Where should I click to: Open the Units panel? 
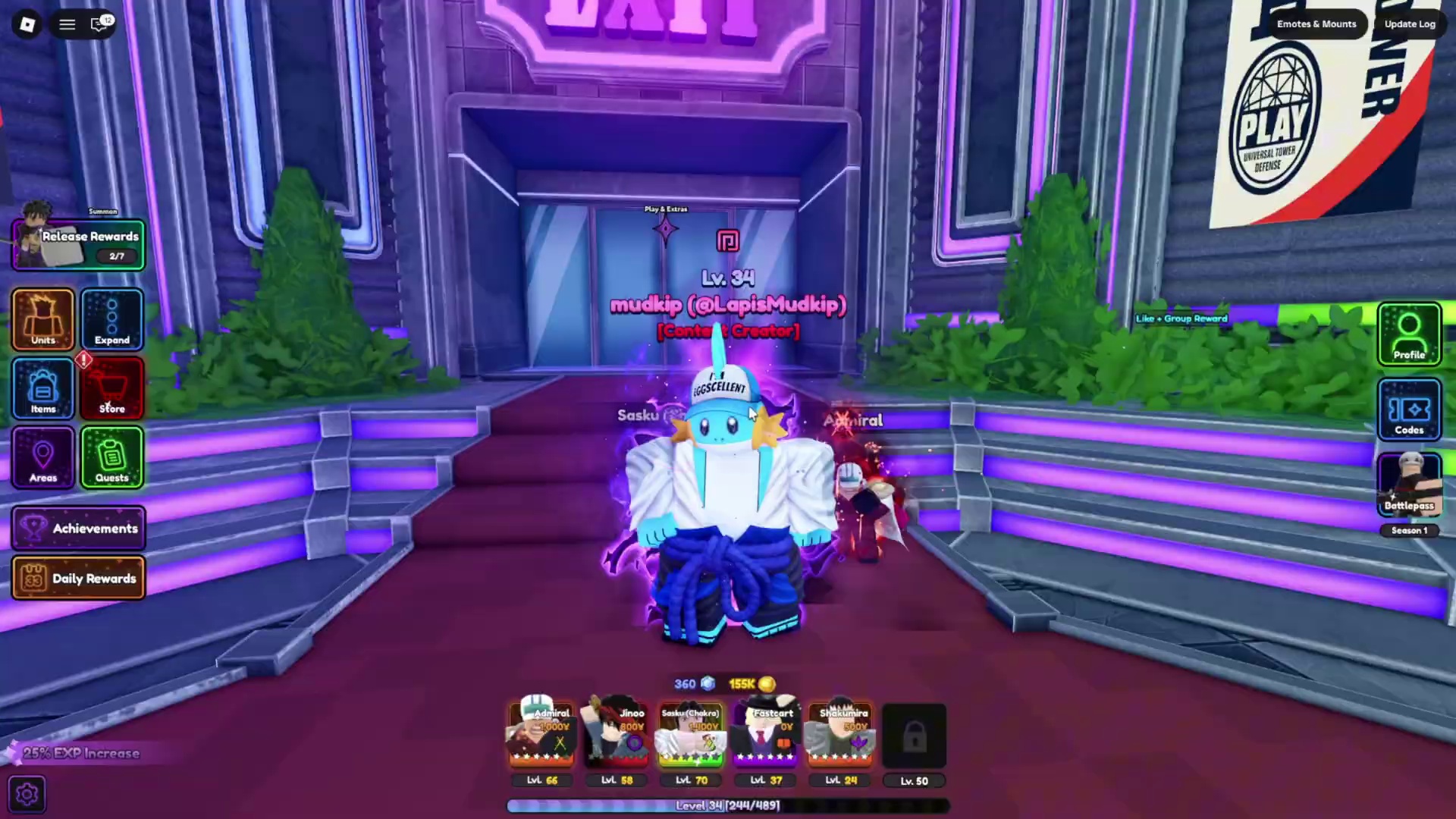tap(42, 320)
